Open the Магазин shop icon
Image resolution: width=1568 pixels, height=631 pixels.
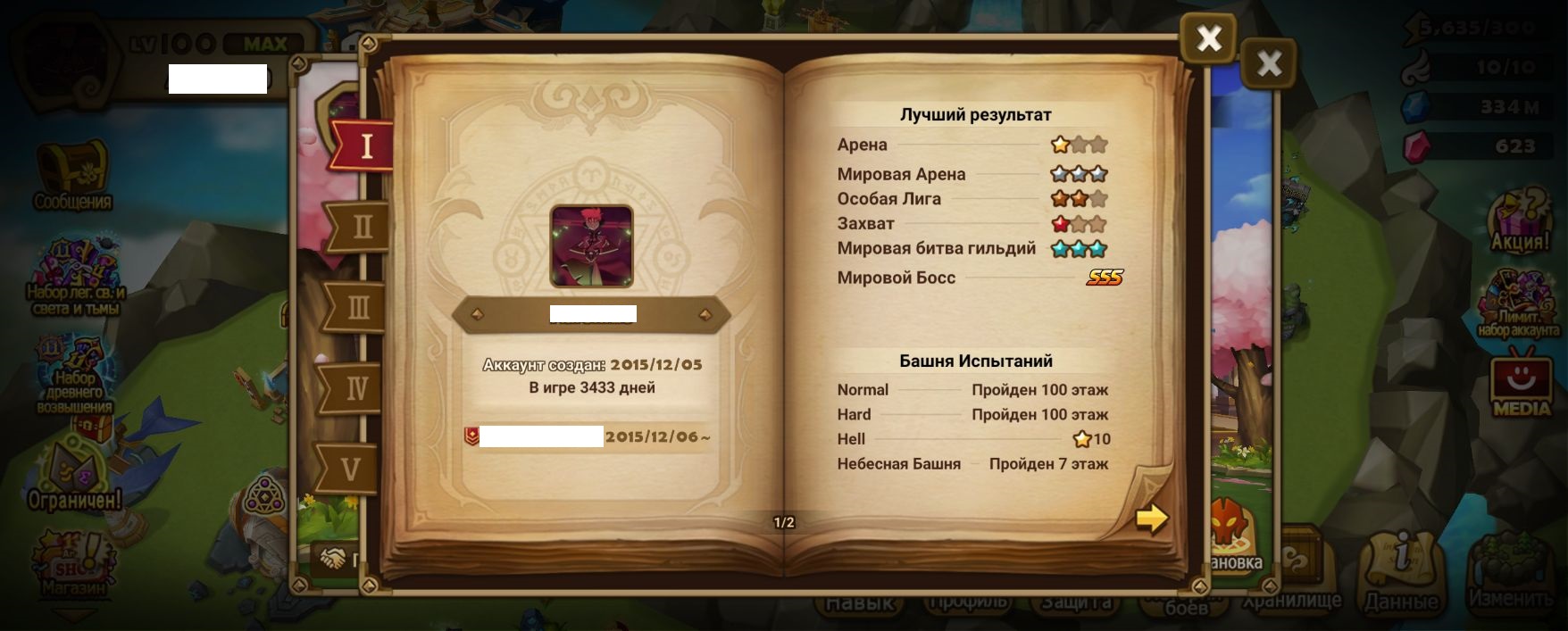pyautogui.click(x=73, y=564)
